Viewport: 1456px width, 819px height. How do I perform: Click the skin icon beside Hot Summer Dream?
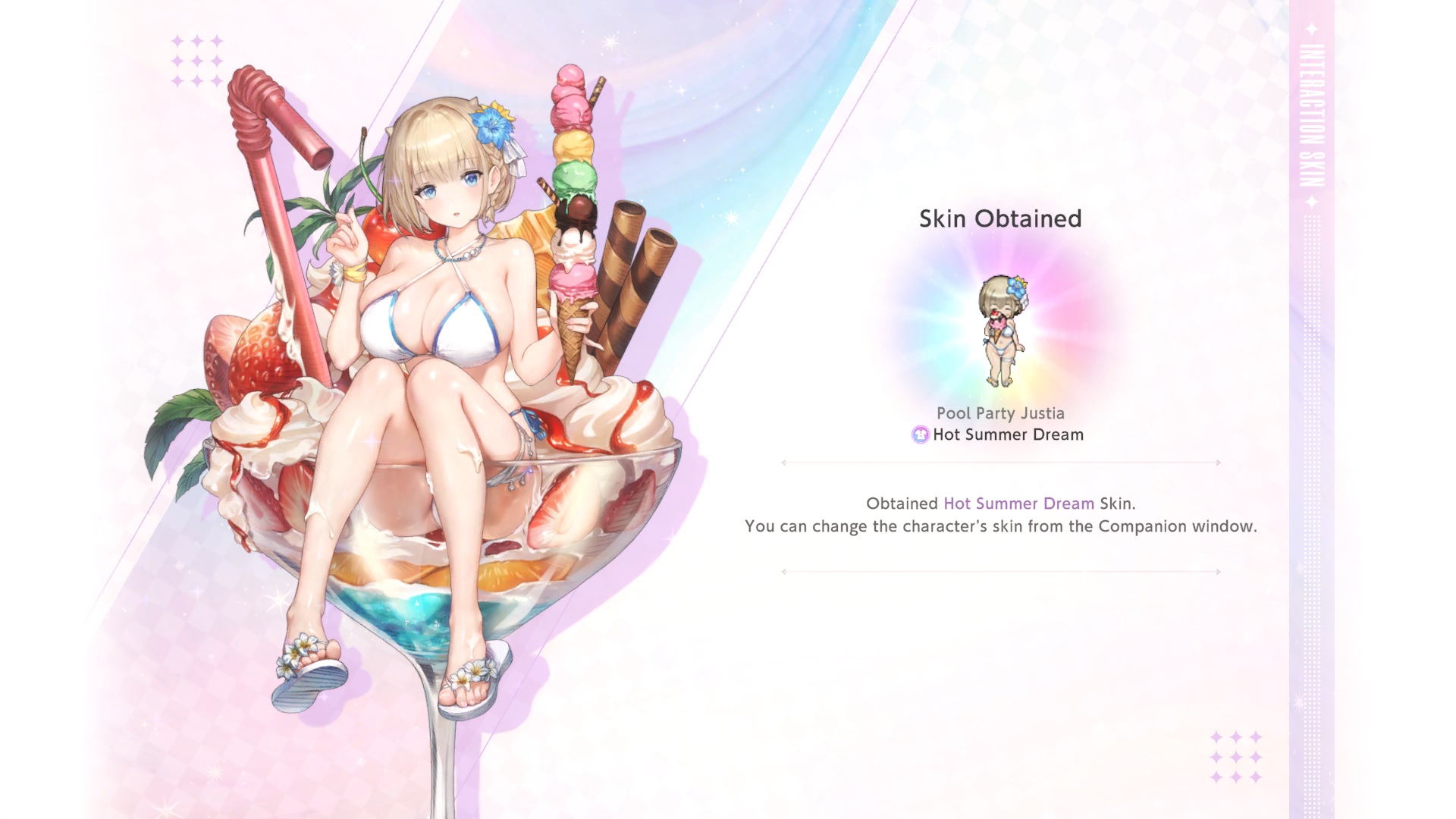tap(920, 435)
